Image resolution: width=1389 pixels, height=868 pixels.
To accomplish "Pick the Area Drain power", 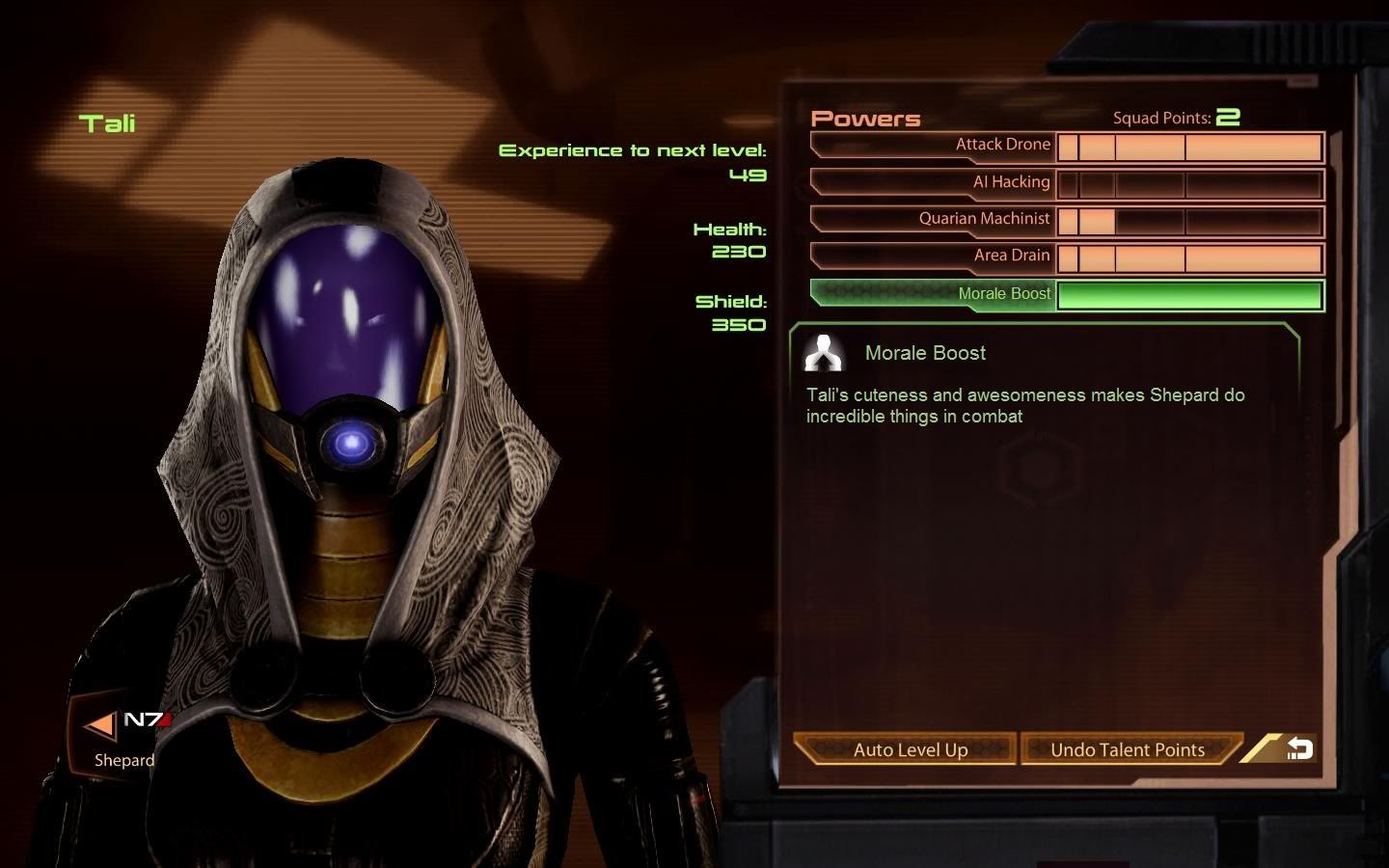I will [x=1011, y=256].
